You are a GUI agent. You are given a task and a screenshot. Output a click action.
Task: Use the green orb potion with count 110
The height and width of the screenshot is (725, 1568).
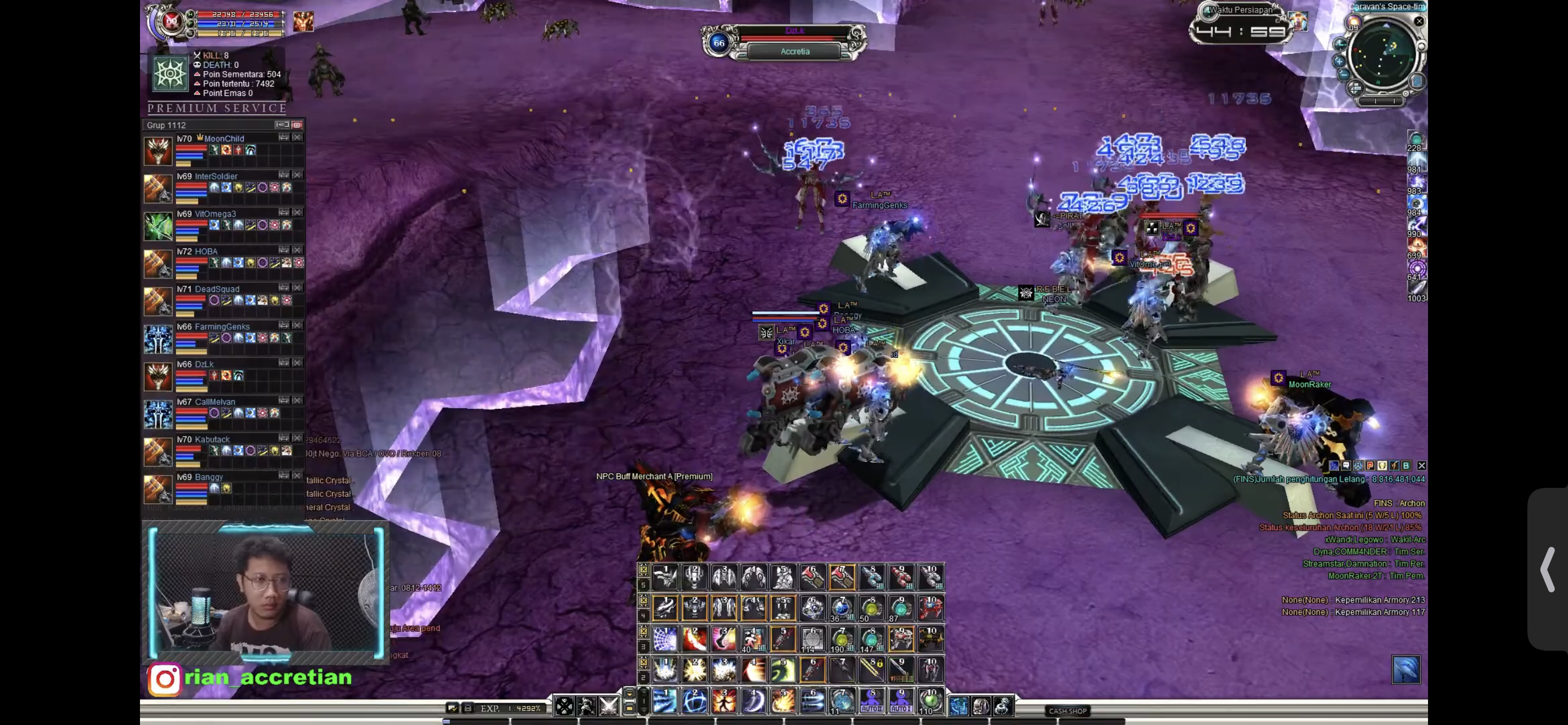tap(930, 701)
